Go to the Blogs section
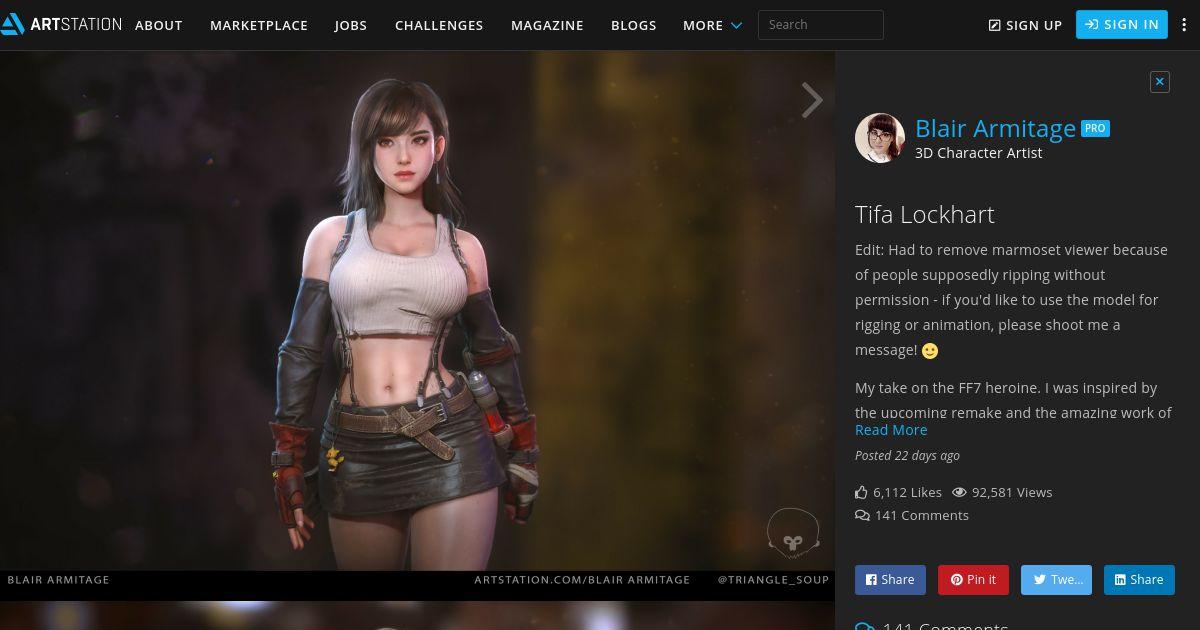Image resolution: width=1200 pixels, height=630 pixels. point(634,25)
